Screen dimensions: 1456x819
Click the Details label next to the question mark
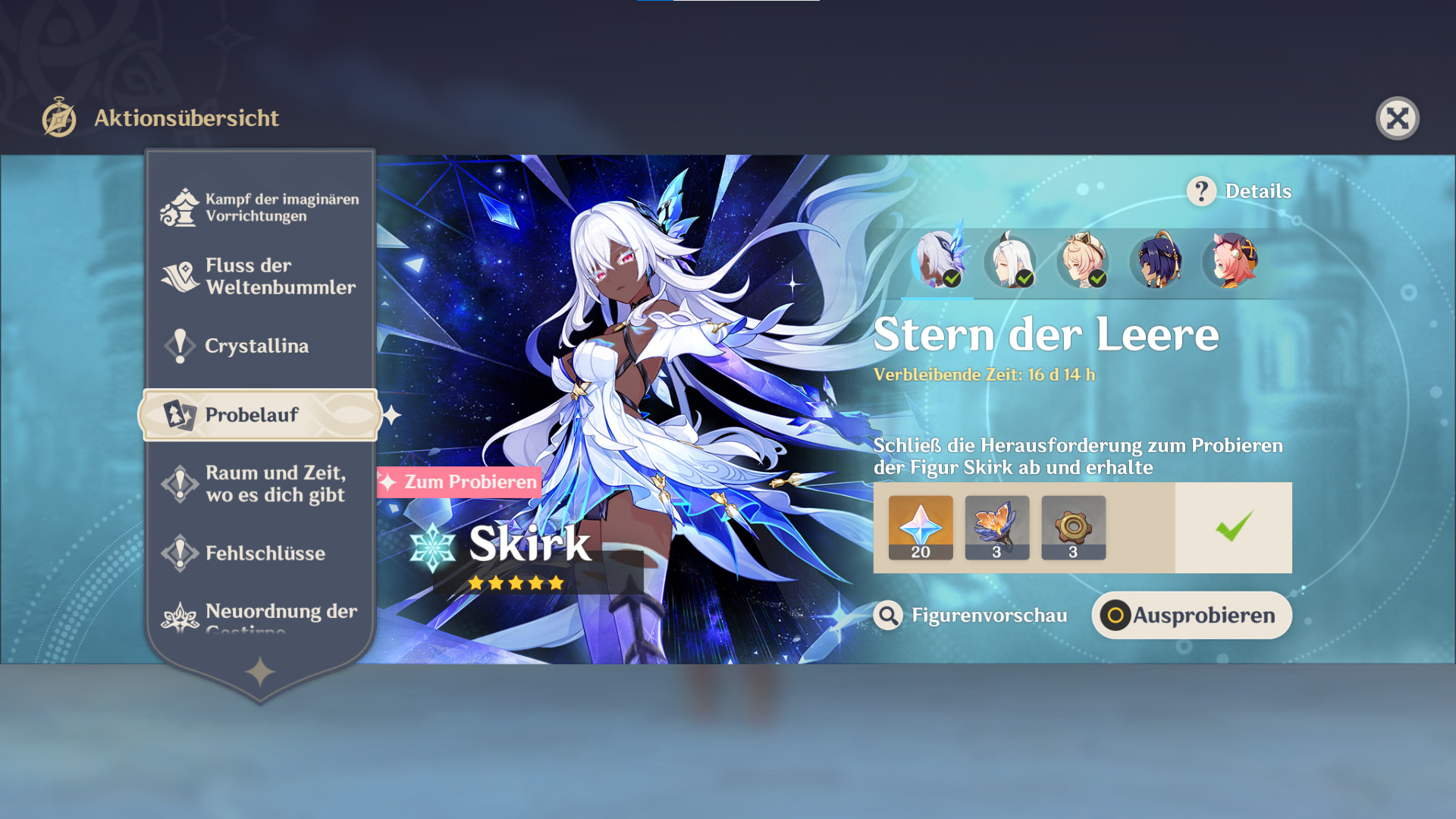coord(1259,191)
